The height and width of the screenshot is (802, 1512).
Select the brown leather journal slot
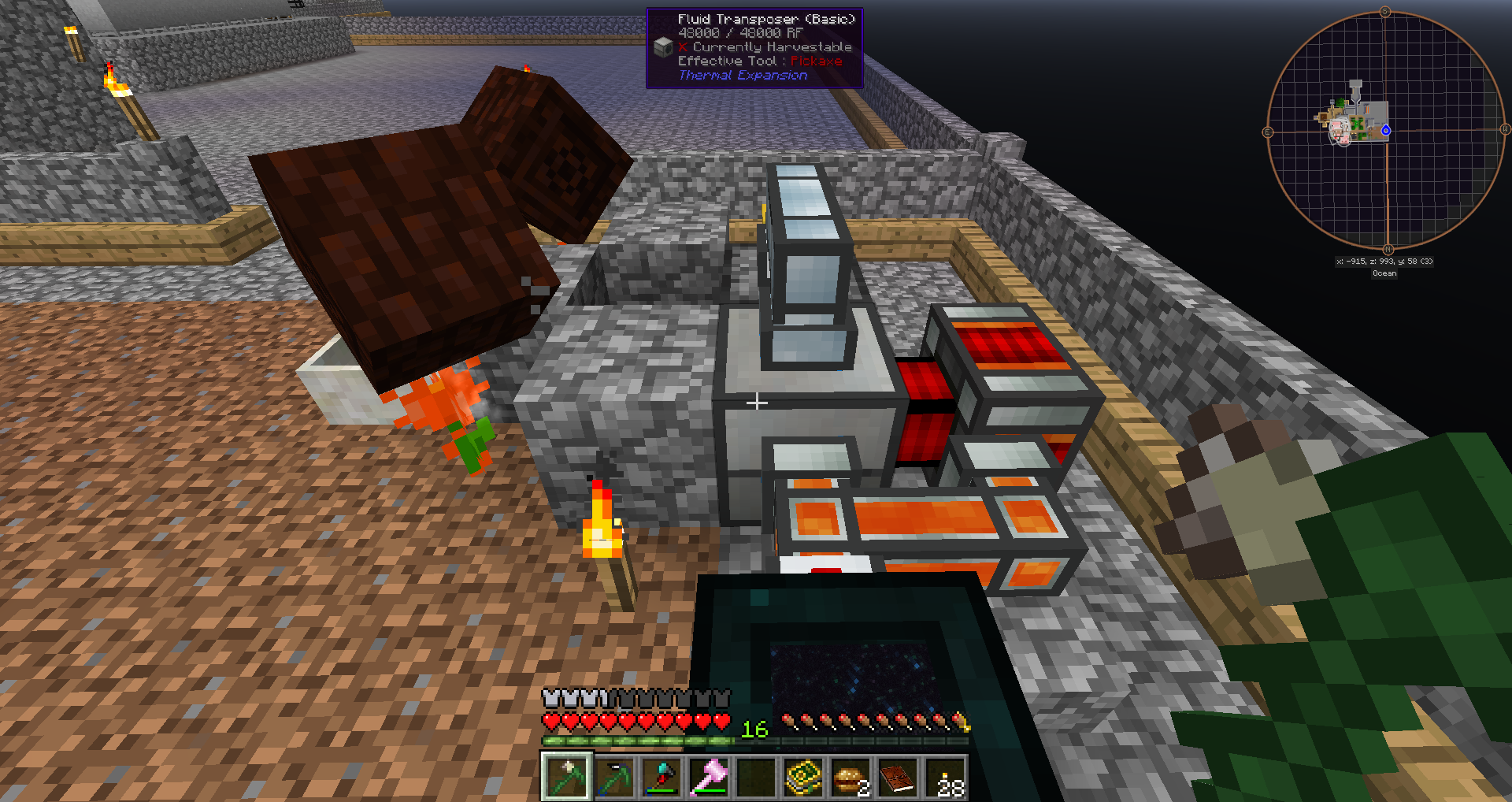[x=898, y=777]
